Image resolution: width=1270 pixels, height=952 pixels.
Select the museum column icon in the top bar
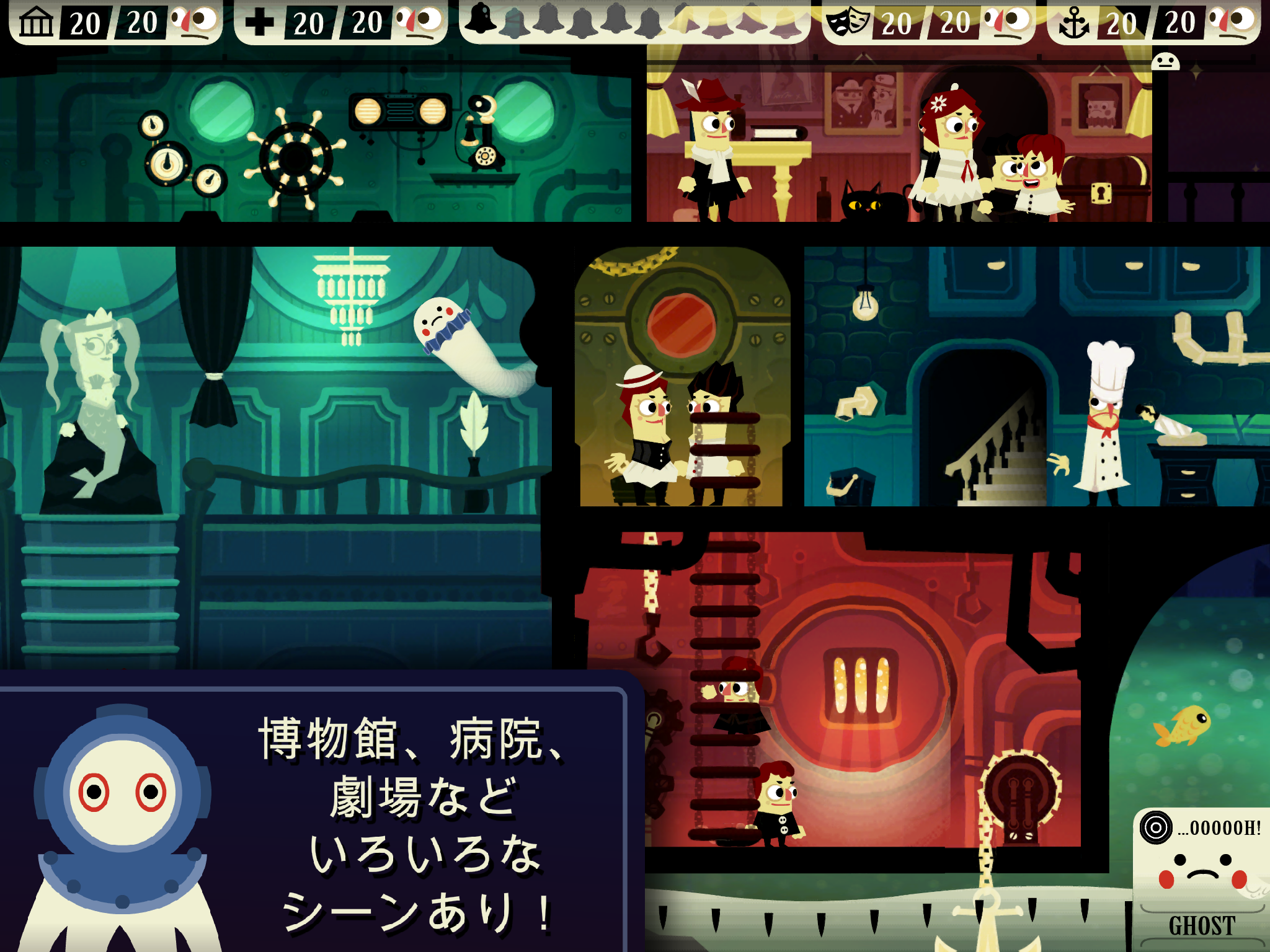pos(36,20)
